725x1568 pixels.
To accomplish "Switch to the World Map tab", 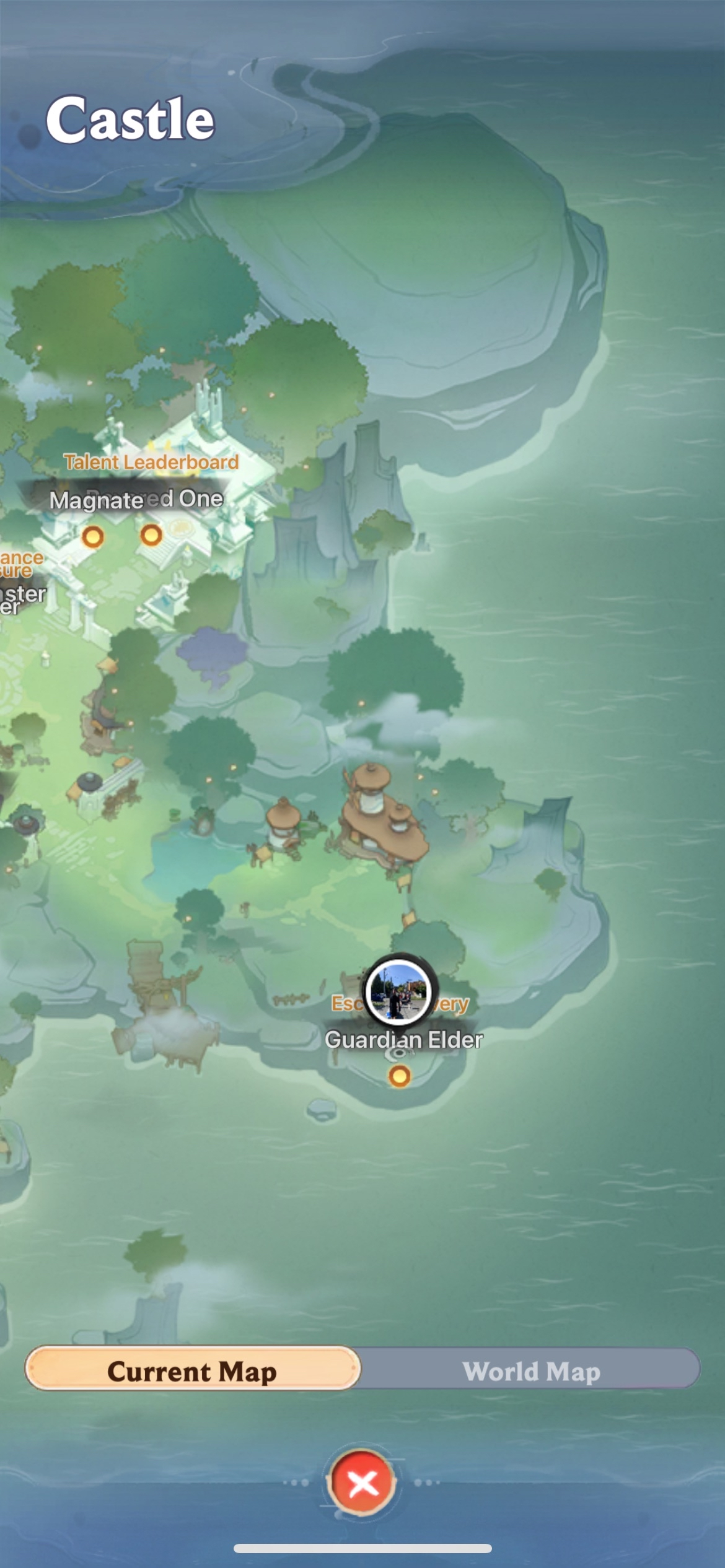I will click(530, 1372).
